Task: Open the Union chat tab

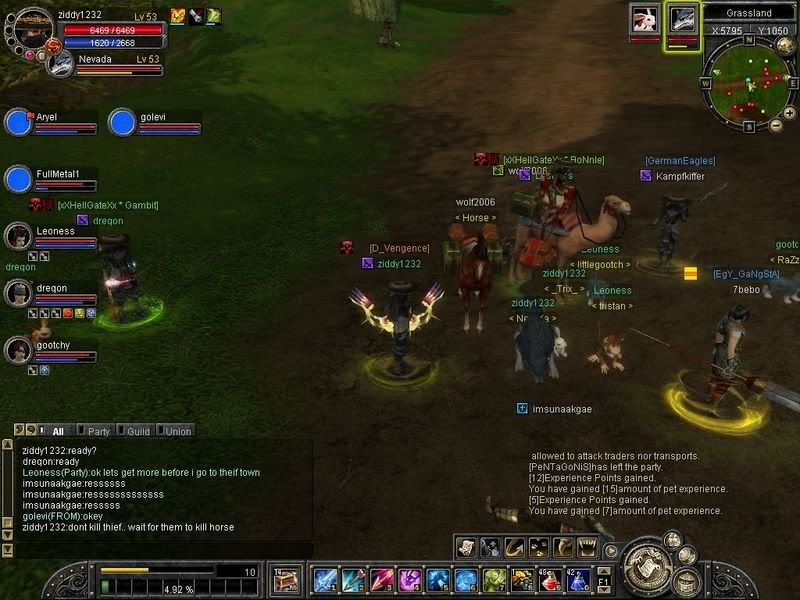Action: point(177,431)
